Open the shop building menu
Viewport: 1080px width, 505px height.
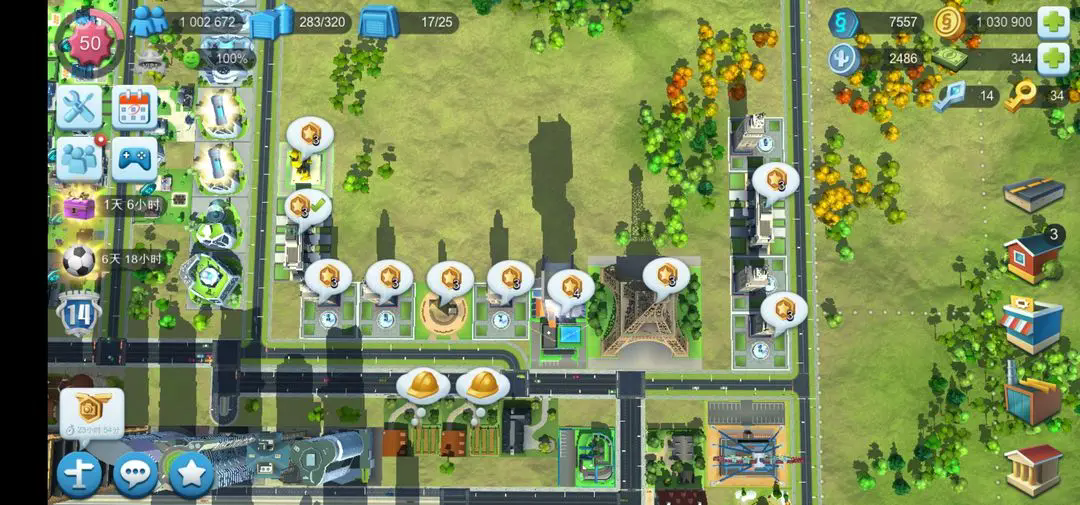(1033, 325)
